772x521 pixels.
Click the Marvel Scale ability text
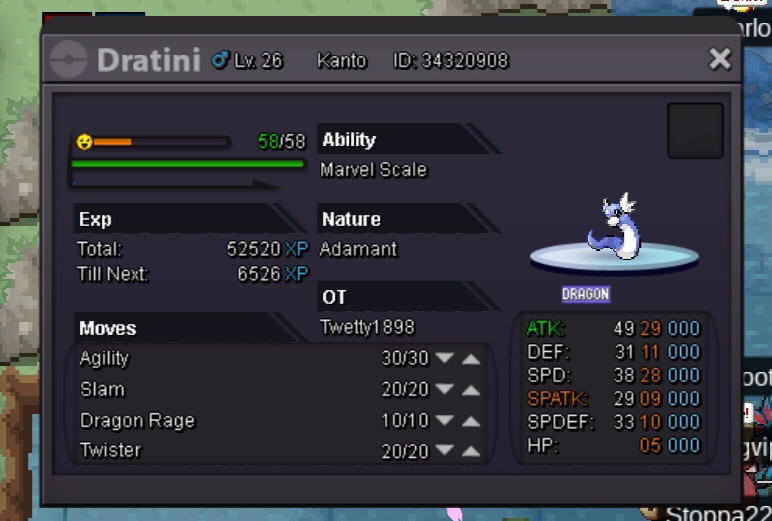pyautogui.click(x=373, y=170)
